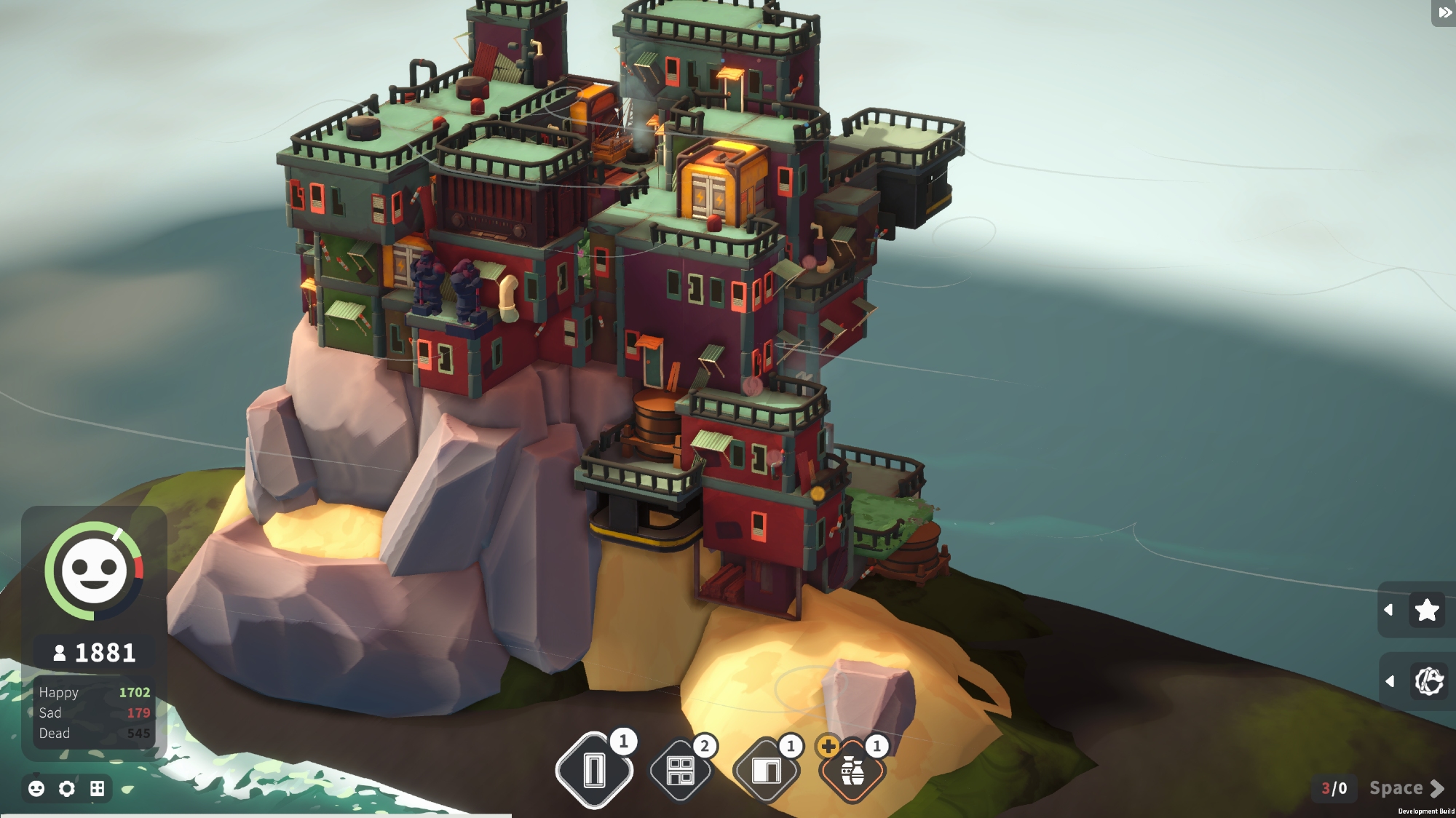Screen dimensions: 1456x818
Task: Select the vases decoration block
Action: click(852, 771)
